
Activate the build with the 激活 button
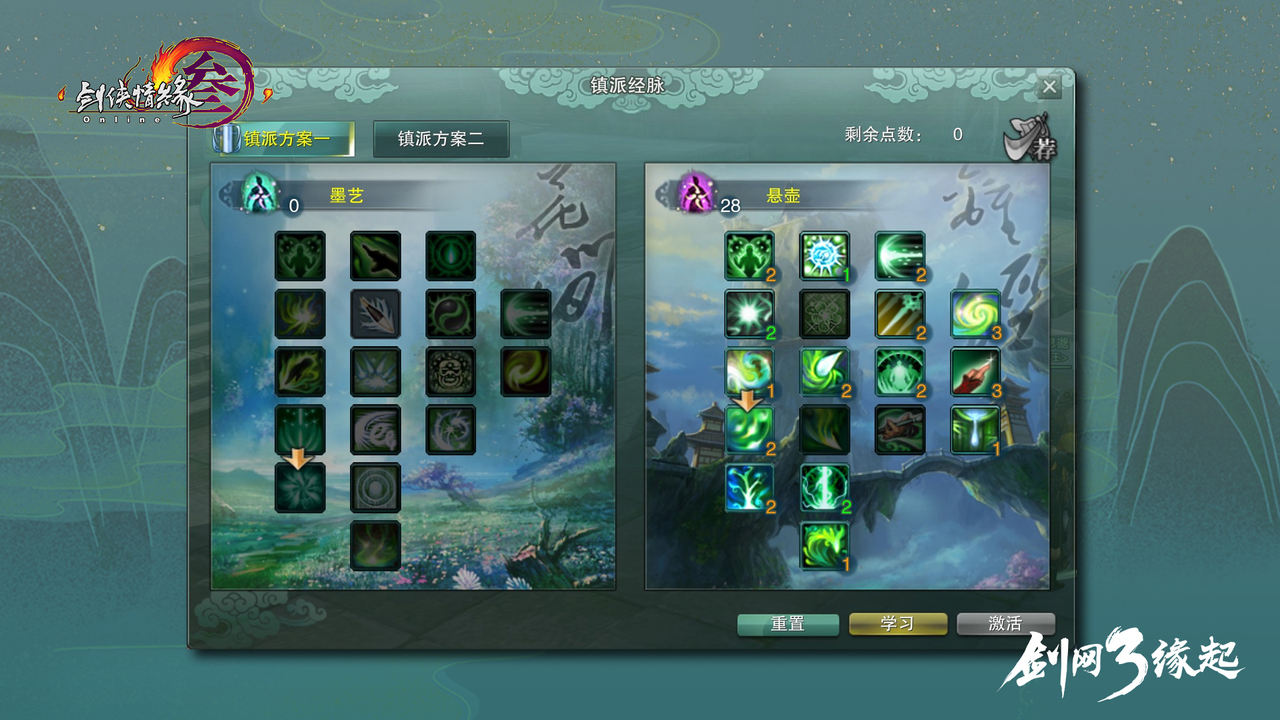click(1005, 623)
